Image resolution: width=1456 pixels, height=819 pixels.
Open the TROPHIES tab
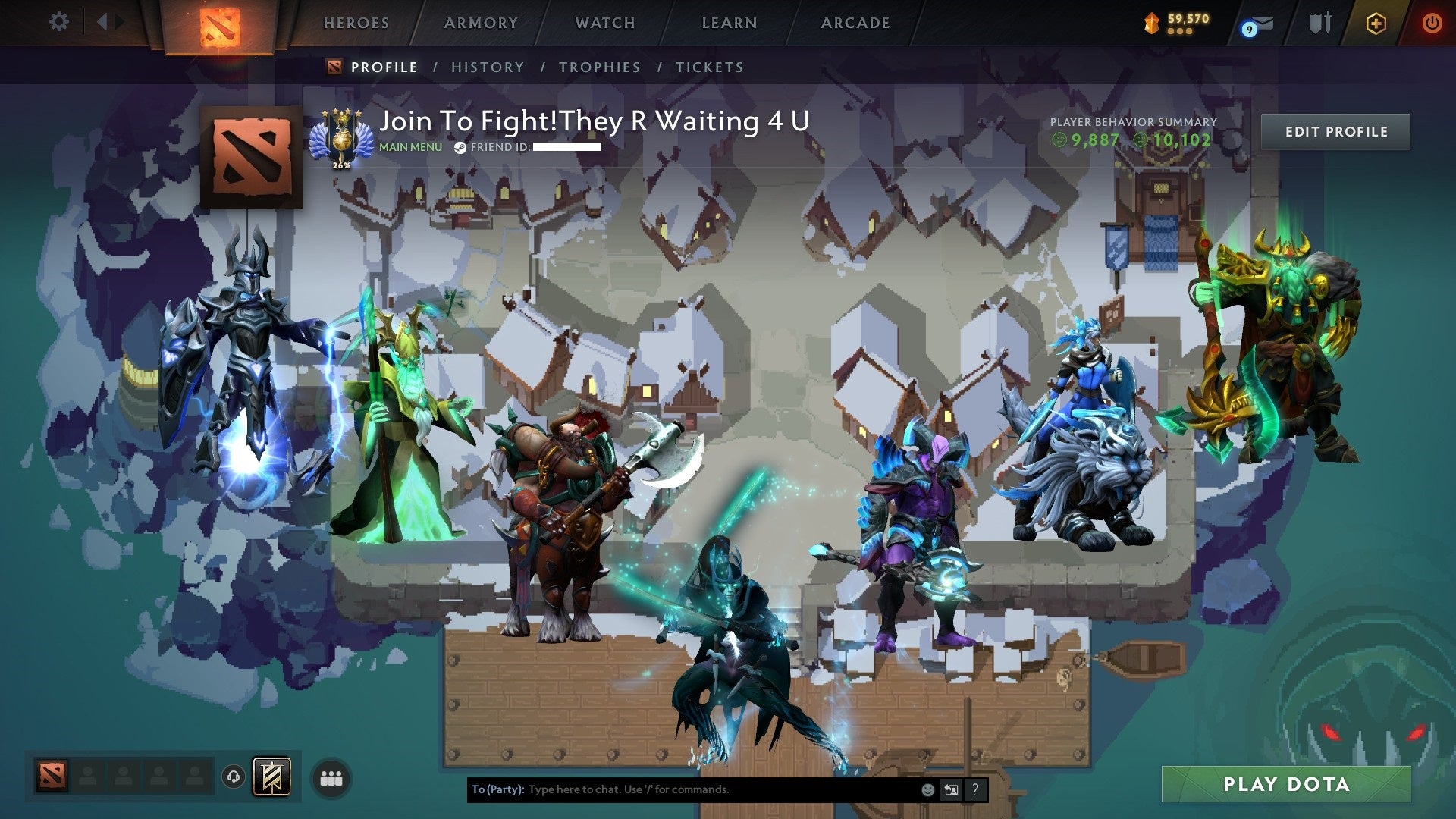point(598,67)
